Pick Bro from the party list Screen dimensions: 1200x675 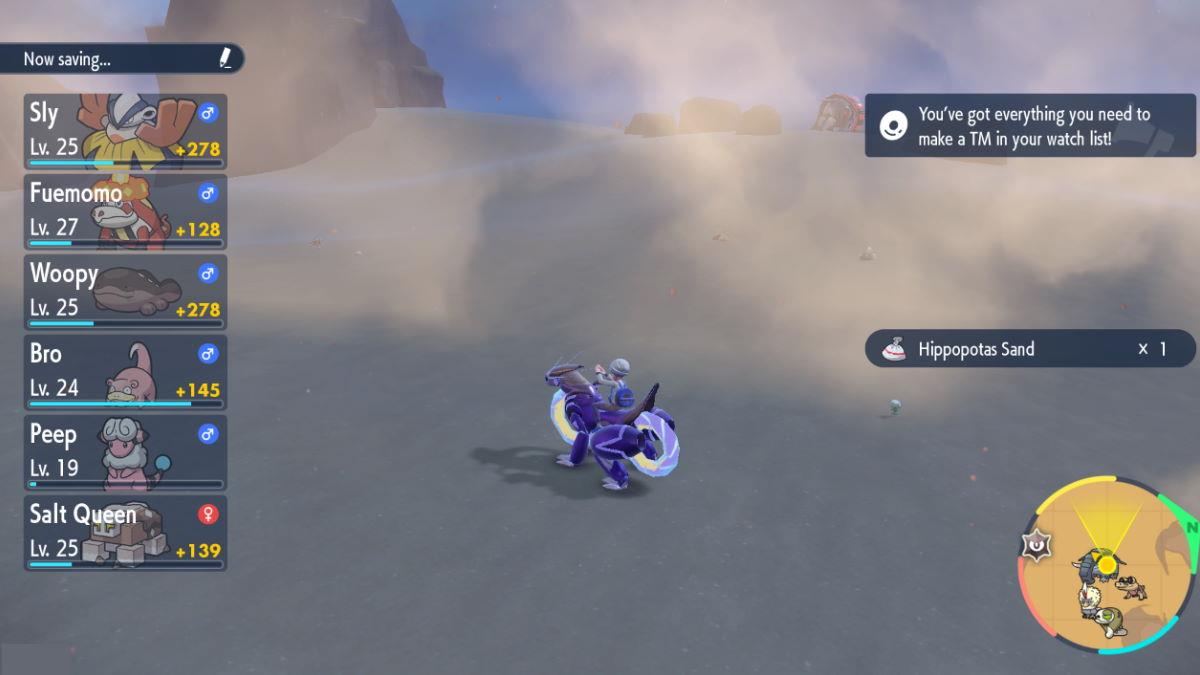point(125,372)
